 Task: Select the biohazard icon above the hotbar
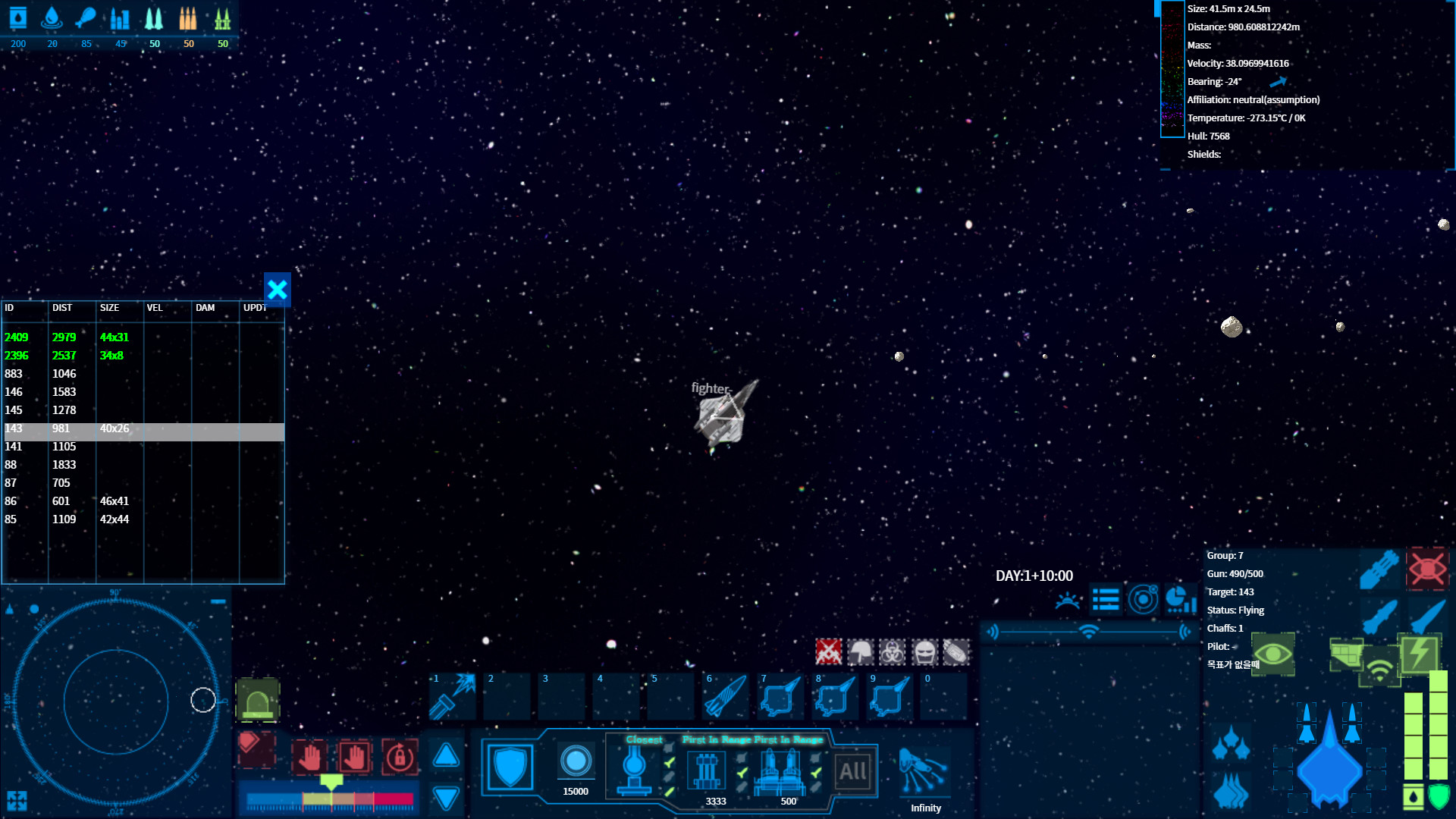tap(891, 652)
